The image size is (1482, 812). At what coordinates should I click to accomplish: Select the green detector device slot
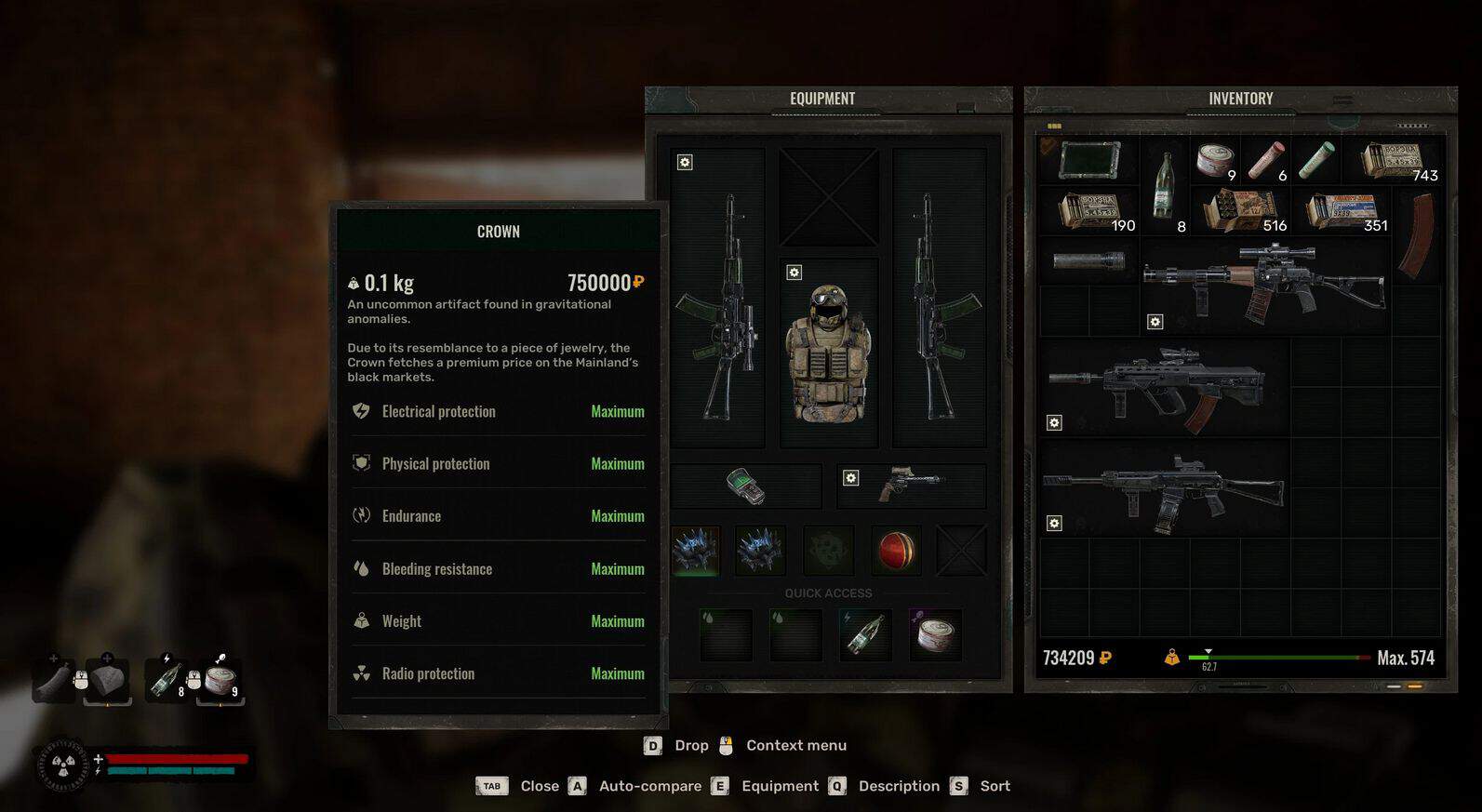[x=745, y=486]
